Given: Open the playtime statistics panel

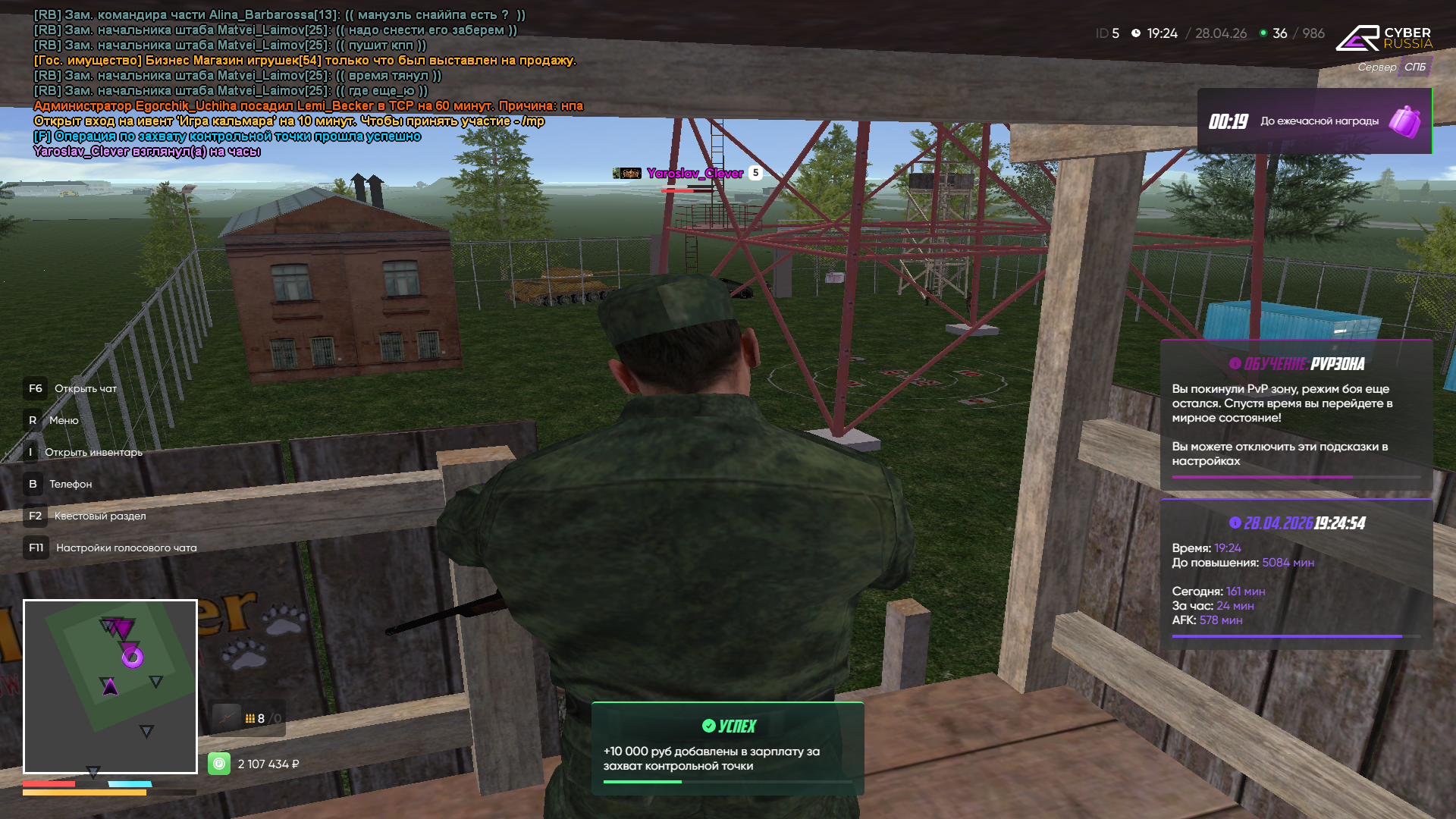Looking at the screenshot, I should pos(1295,574).
